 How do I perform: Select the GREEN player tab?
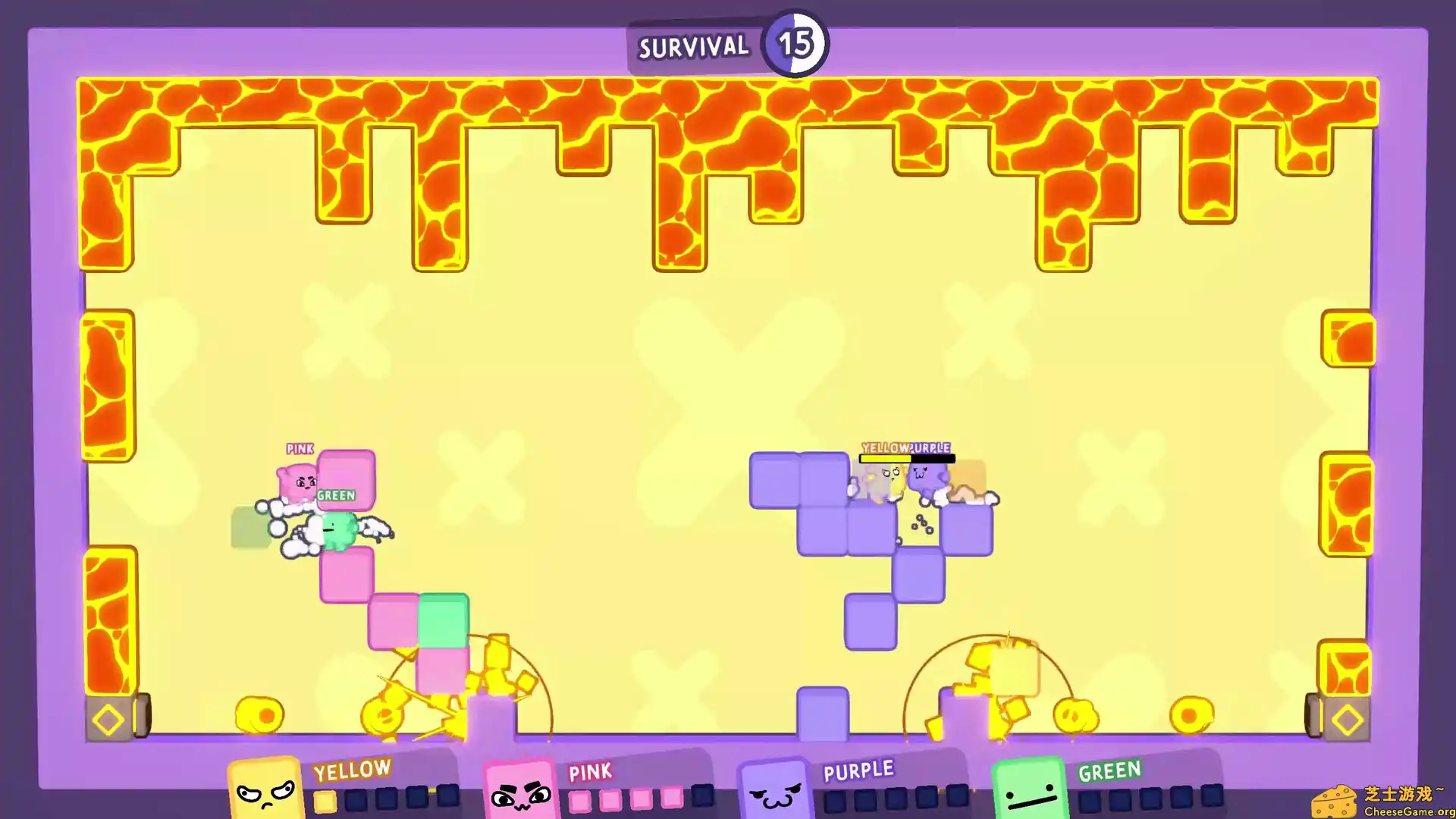point(1109,770)
